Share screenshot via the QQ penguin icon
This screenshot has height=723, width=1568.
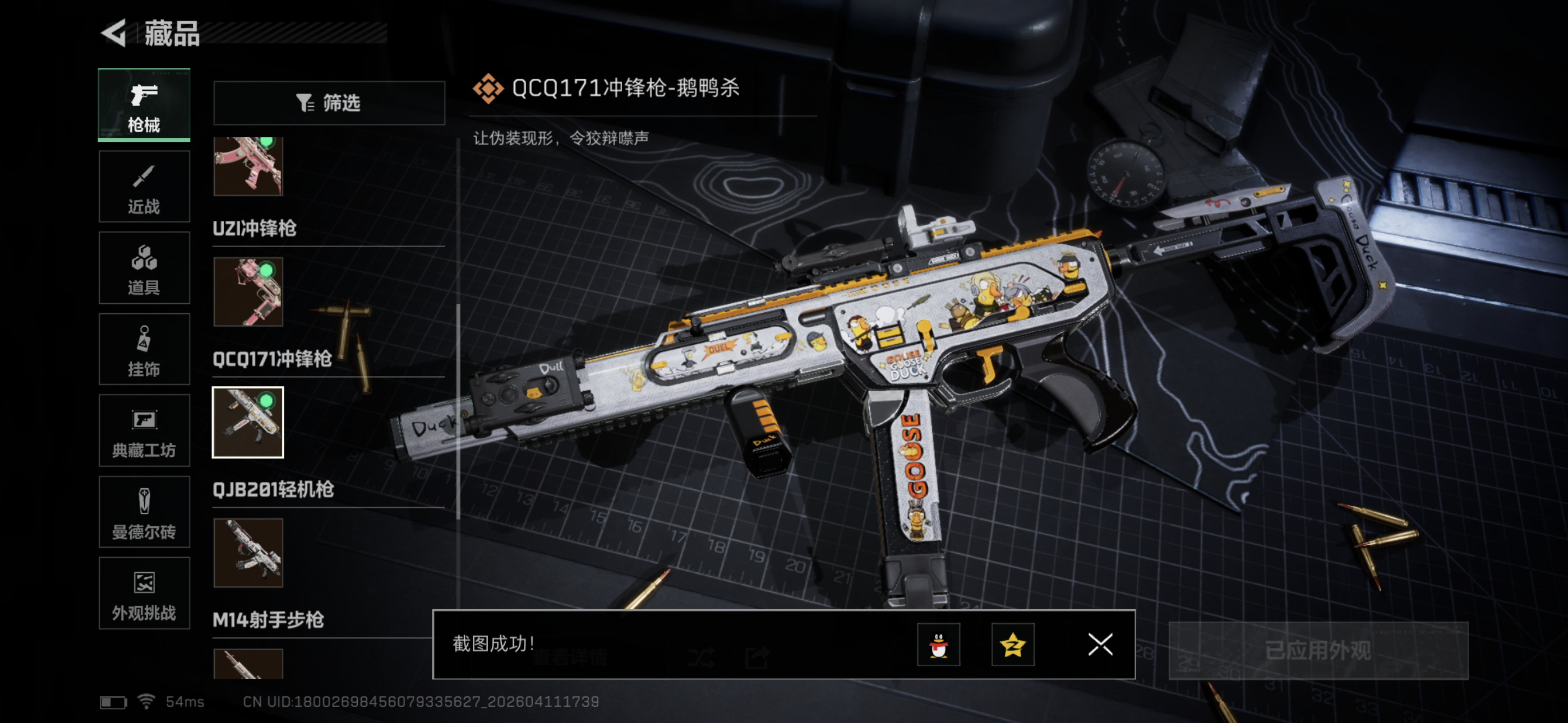click(x=939, y=645)
